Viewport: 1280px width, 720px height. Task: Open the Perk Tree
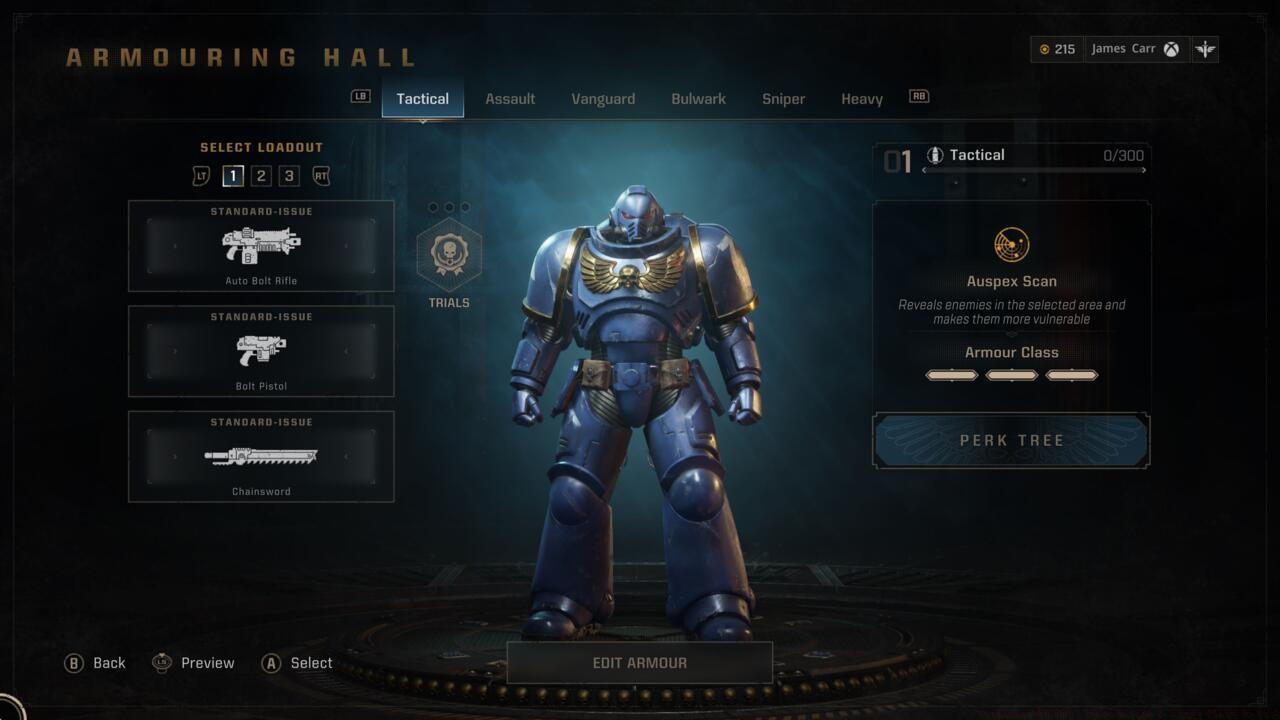pyautogui.click(x=1011, y=441)
